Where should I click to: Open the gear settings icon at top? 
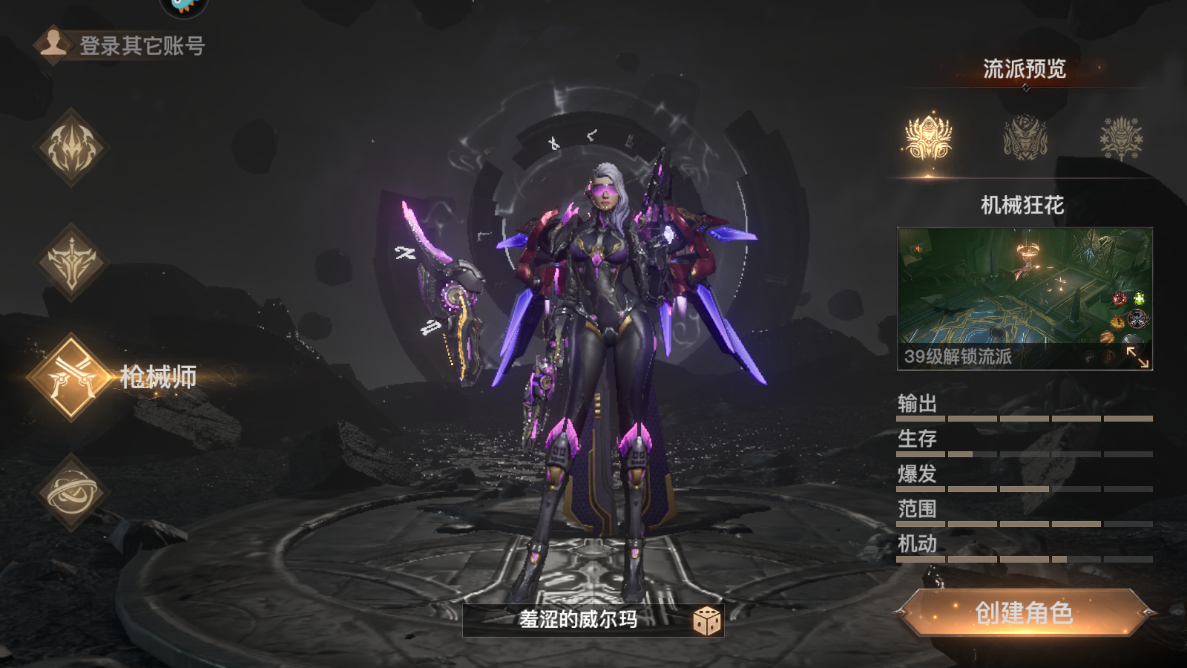click(x=184, y=5)
